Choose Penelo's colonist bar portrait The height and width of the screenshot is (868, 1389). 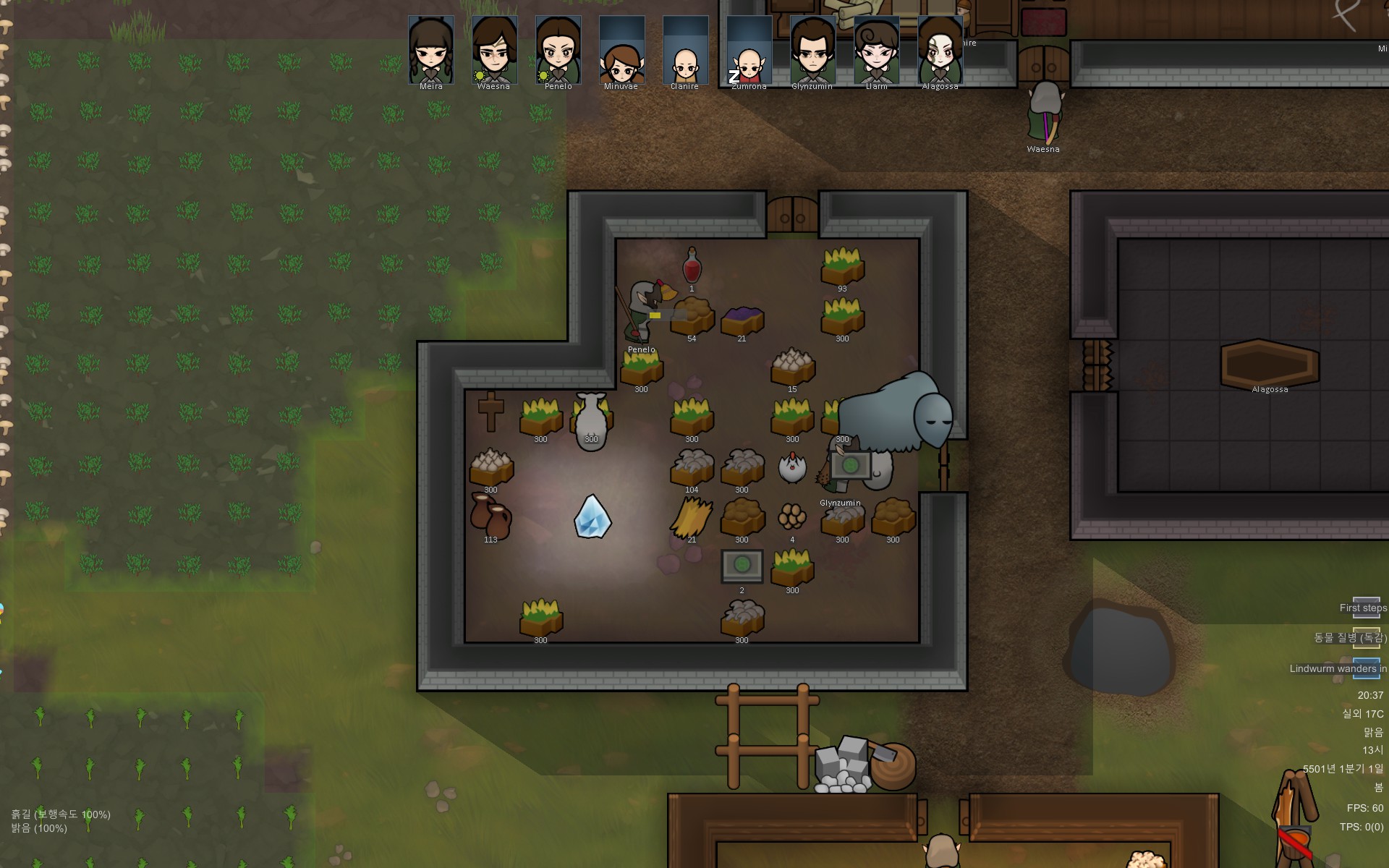[x=558, y=51]
